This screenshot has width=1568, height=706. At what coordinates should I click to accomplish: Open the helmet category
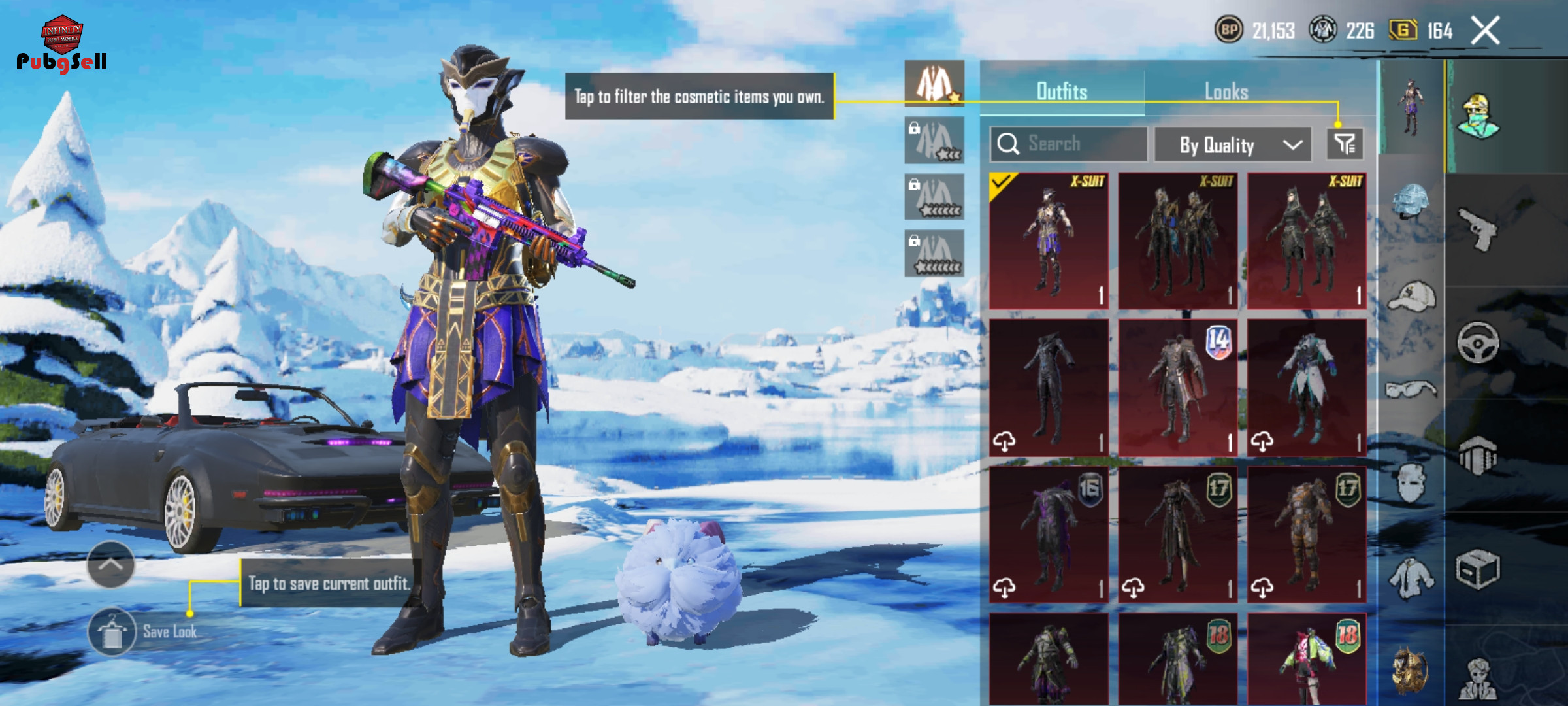tap(1411, 201)
